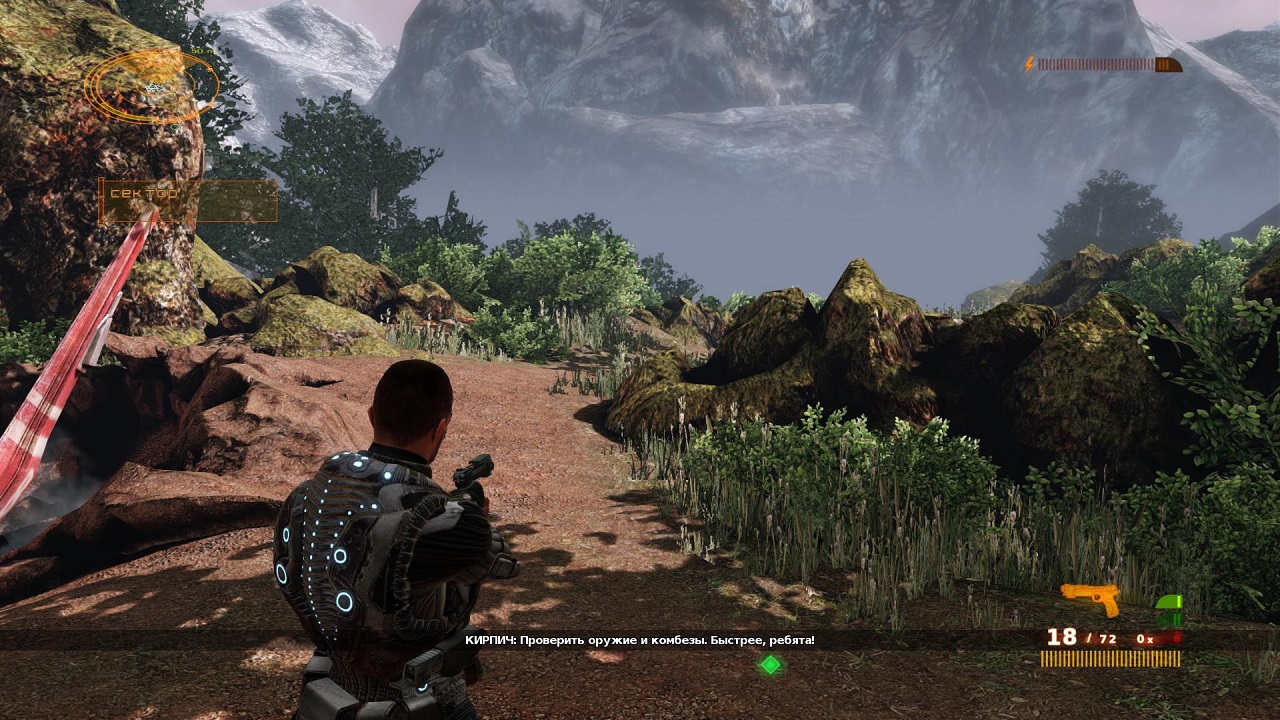
Task: Click the orange circular radar
Action: coord(153,86)
